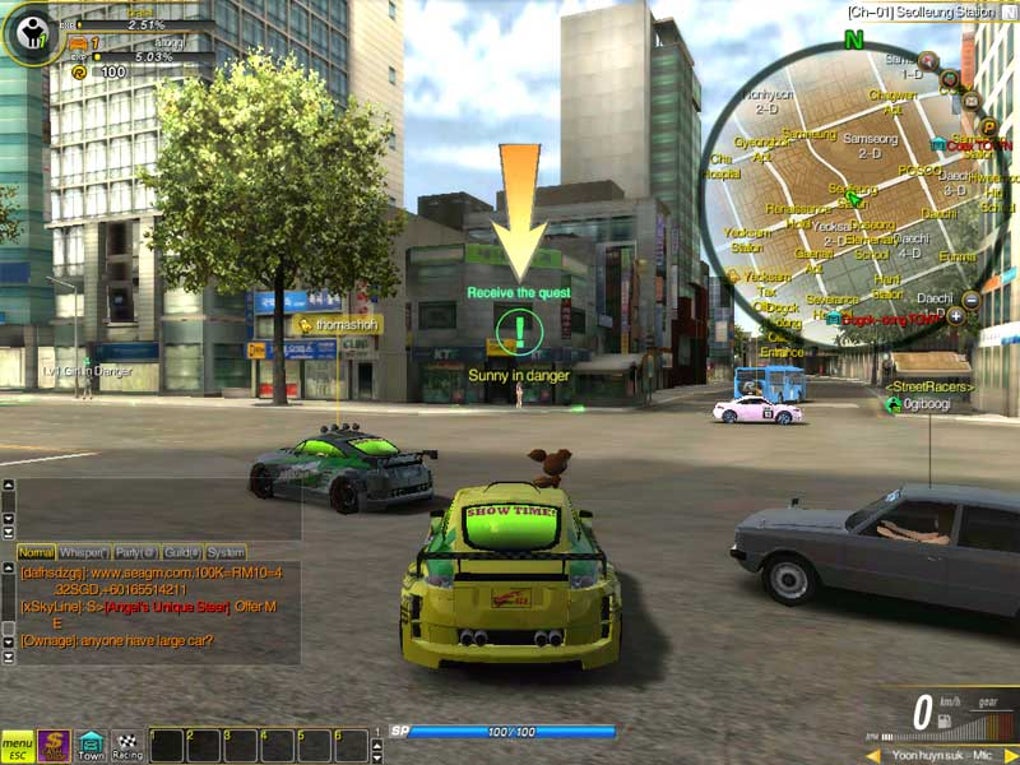The image size is (1020, 765).
Task: Open the Guild chat tab
Action: click(183, 552)
